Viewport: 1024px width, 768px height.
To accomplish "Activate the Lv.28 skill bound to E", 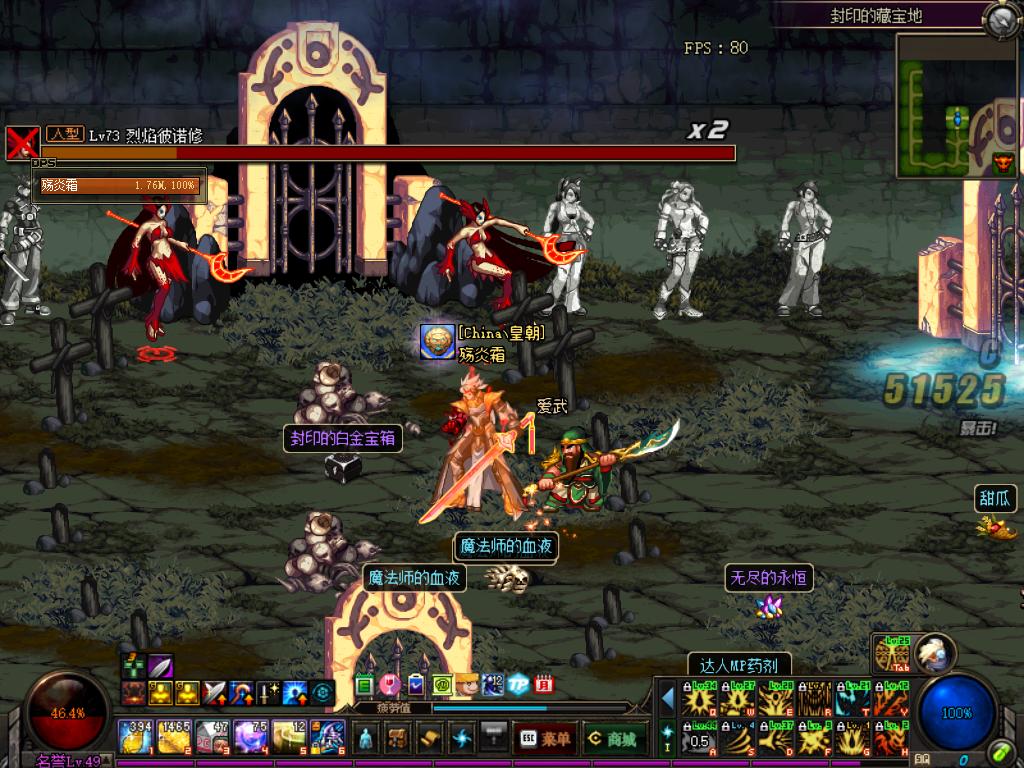I will (777, 698).
